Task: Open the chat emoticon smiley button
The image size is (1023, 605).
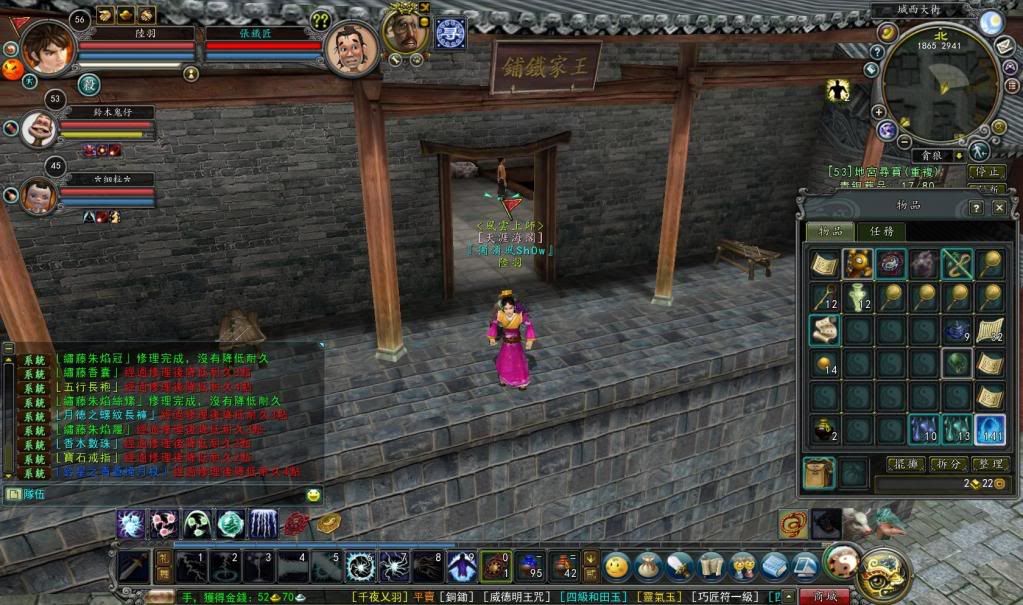Action: 314,495
